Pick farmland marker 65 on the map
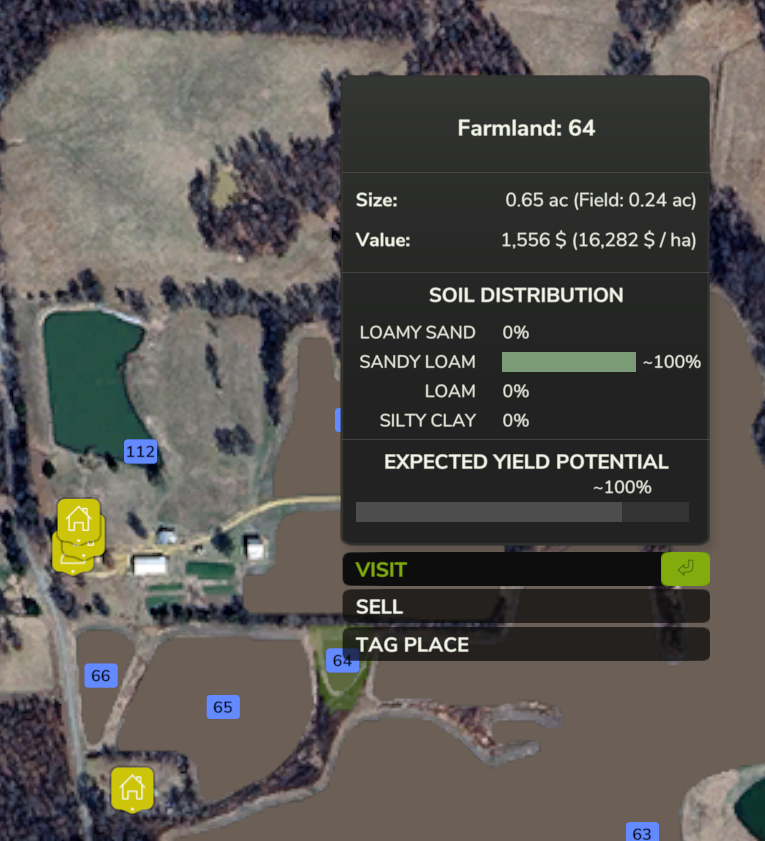This screenshot has height=841, width=765. click(223, 707)
